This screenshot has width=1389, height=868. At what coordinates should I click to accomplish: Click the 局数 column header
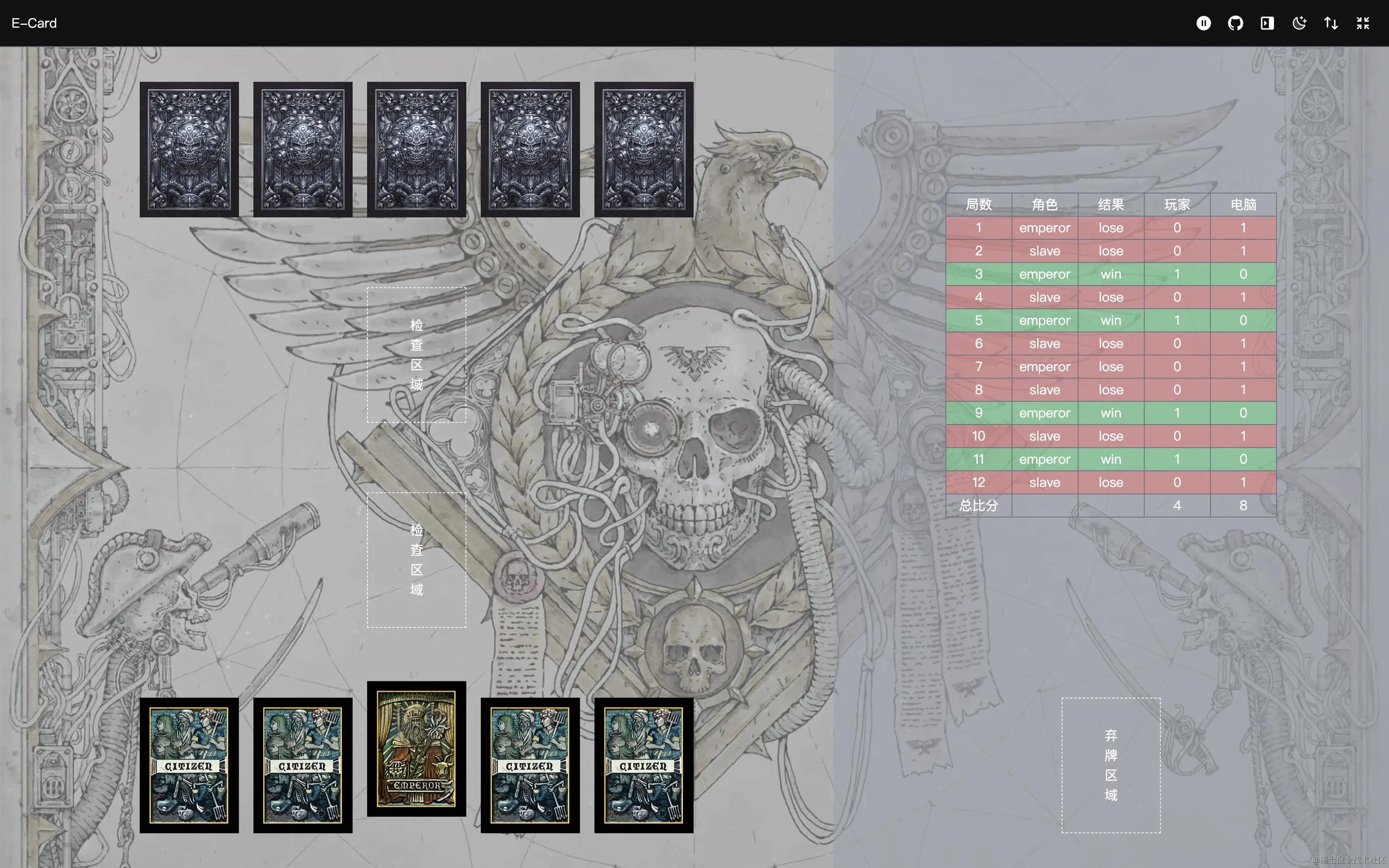tap(979, 204)
